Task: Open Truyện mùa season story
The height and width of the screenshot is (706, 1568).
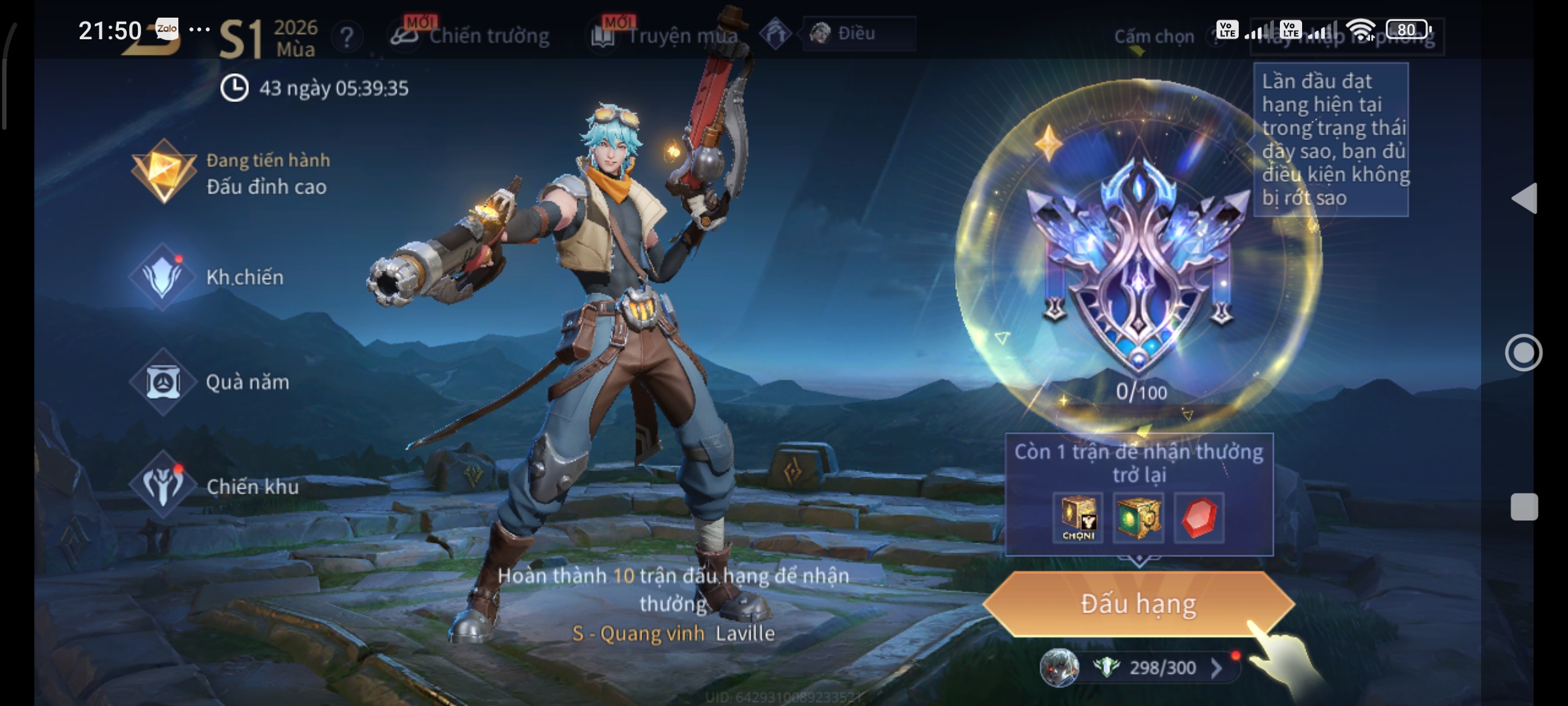Action: (666, 36)
